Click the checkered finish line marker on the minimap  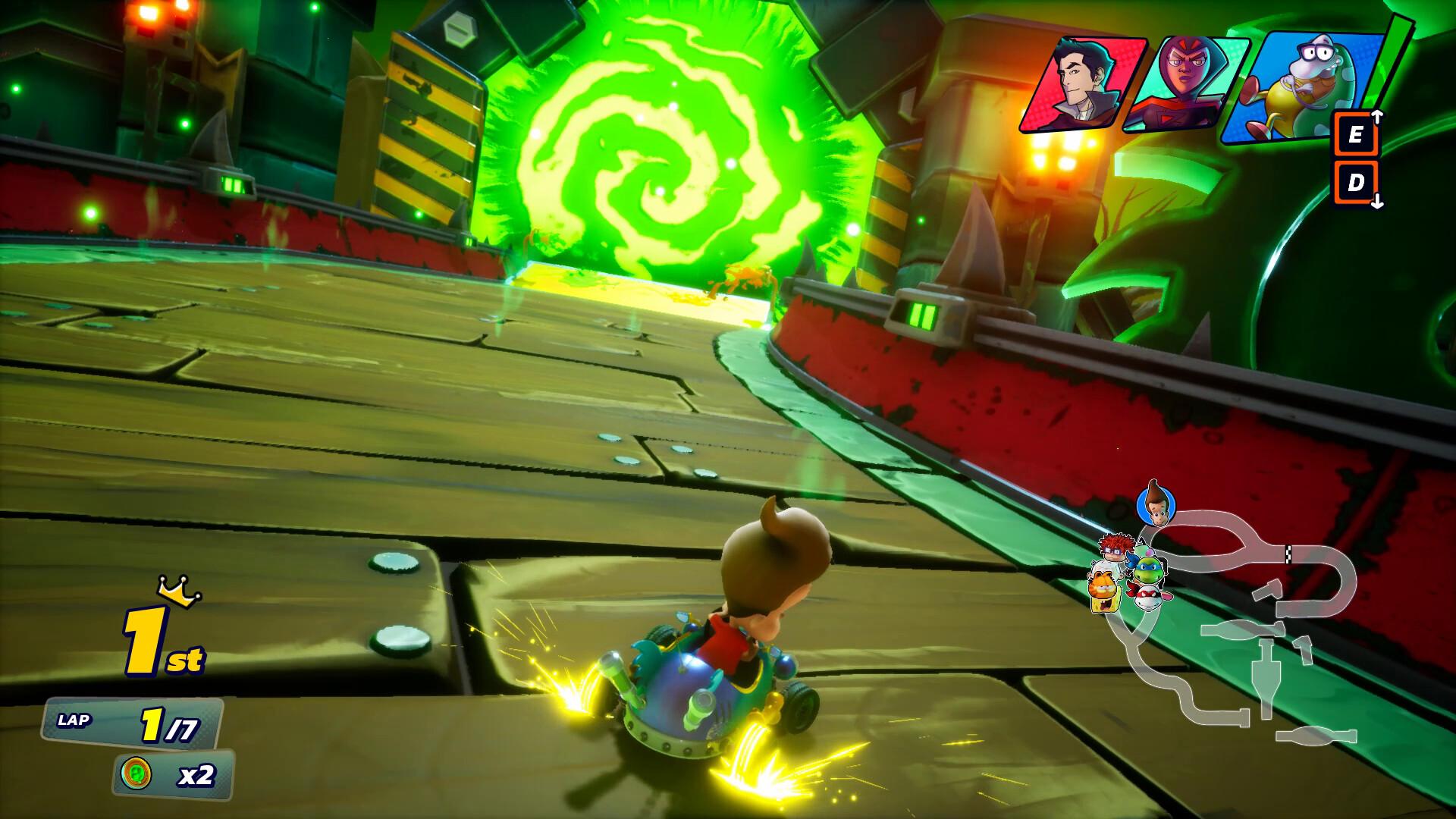pyautogui.click(x=1288, y=554)
